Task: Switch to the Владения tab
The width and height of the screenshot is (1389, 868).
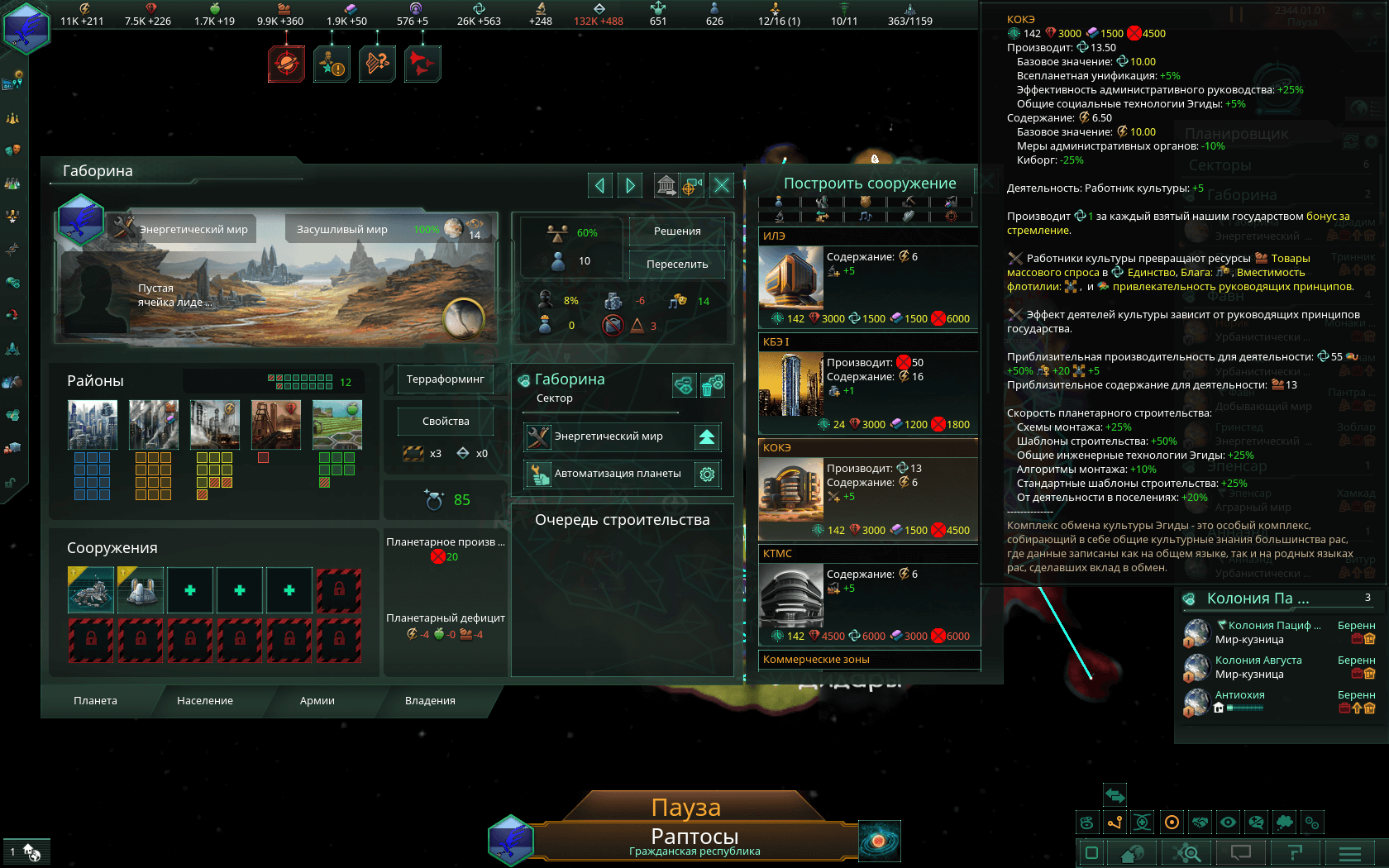Action: coord(430,701)
